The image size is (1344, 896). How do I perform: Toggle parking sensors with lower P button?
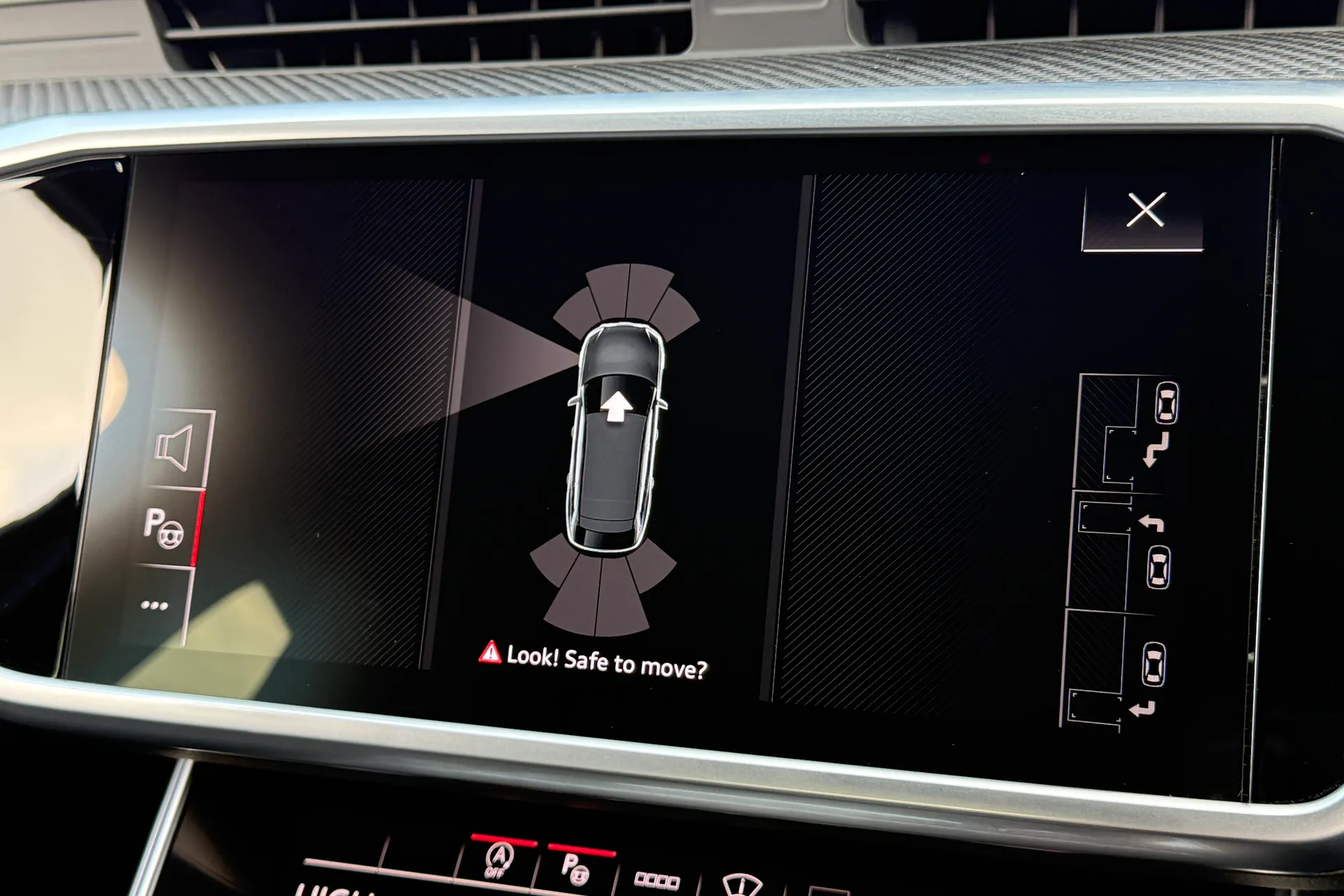(575, 868)
